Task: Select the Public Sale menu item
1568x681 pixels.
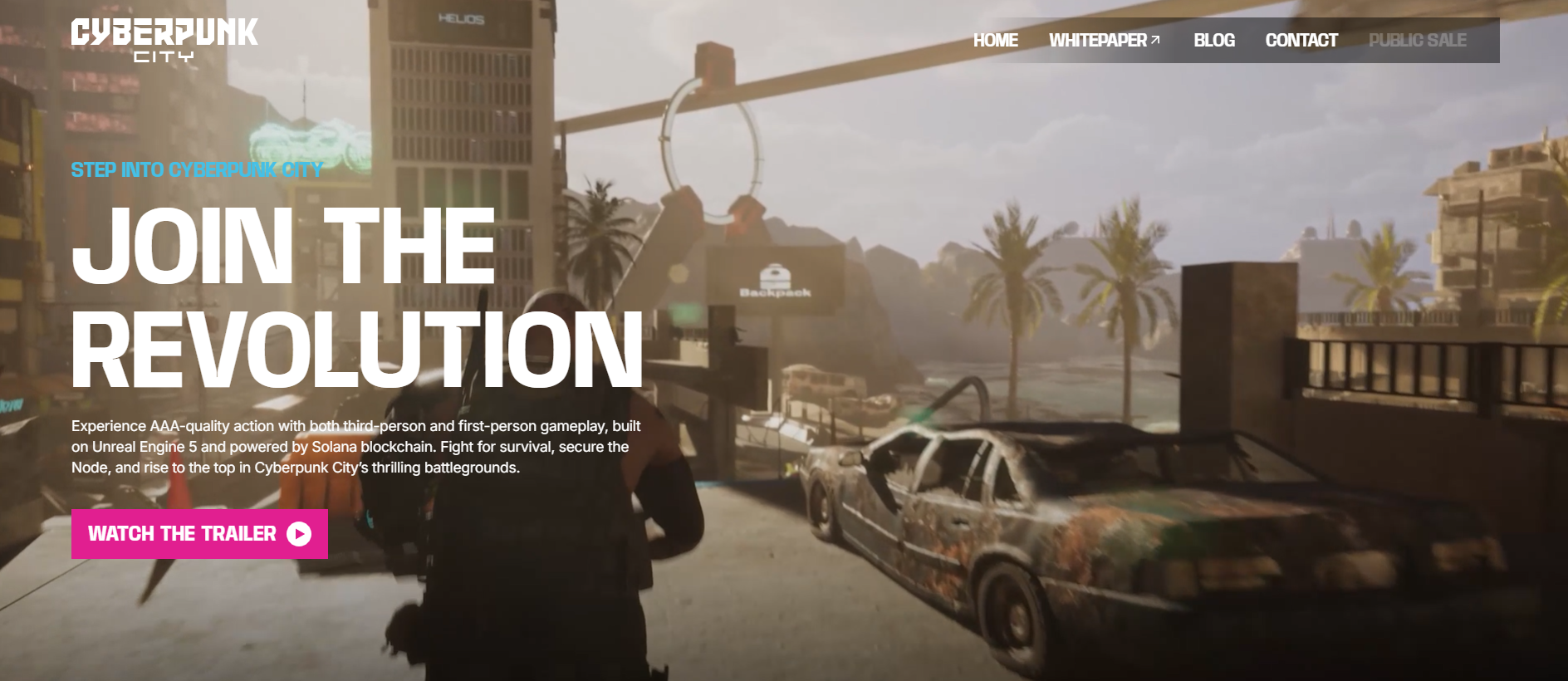Action: pyautogui.click(x=1417, y=41)
